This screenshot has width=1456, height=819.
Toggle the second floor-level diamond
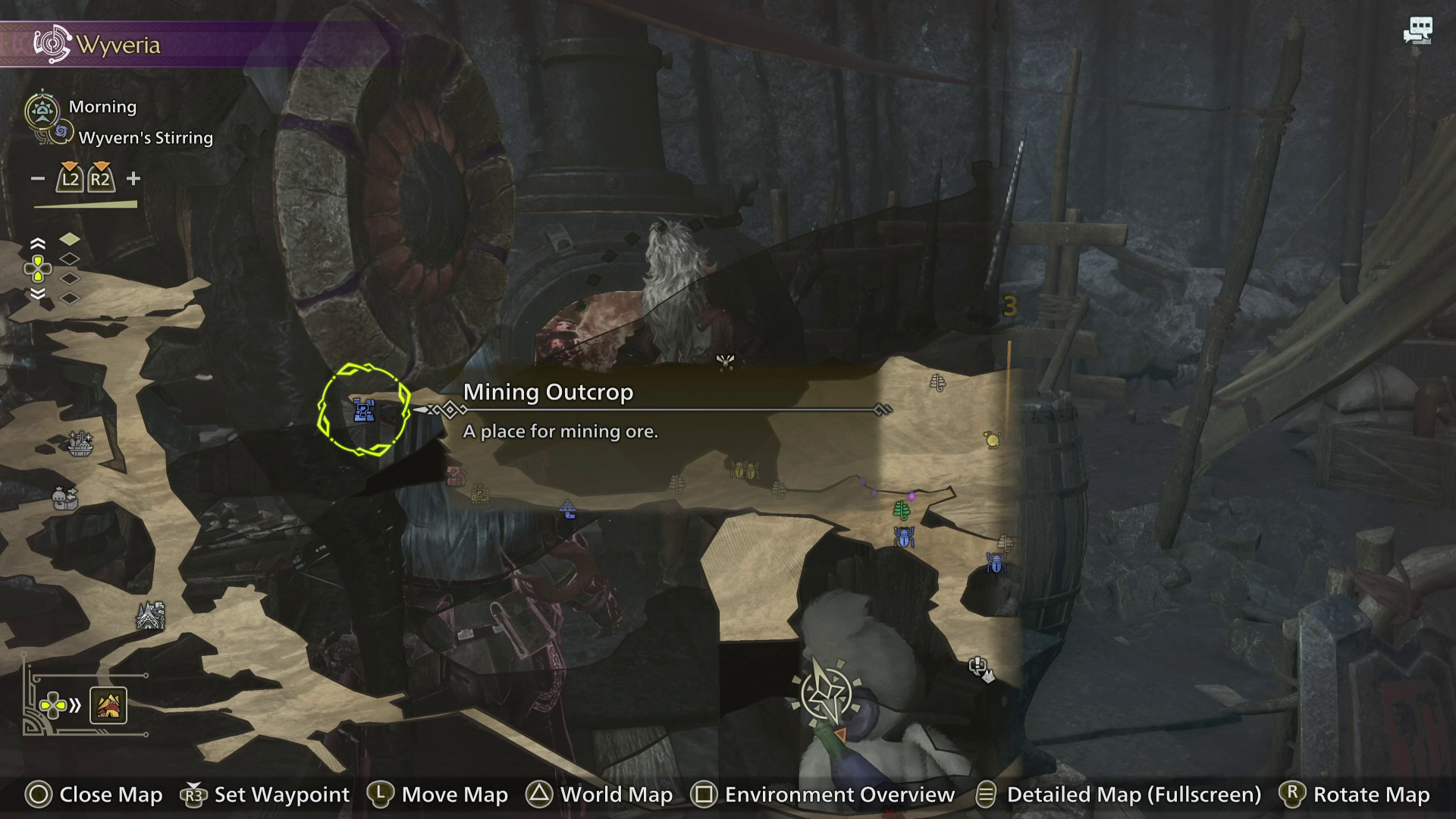click(68, 259)
